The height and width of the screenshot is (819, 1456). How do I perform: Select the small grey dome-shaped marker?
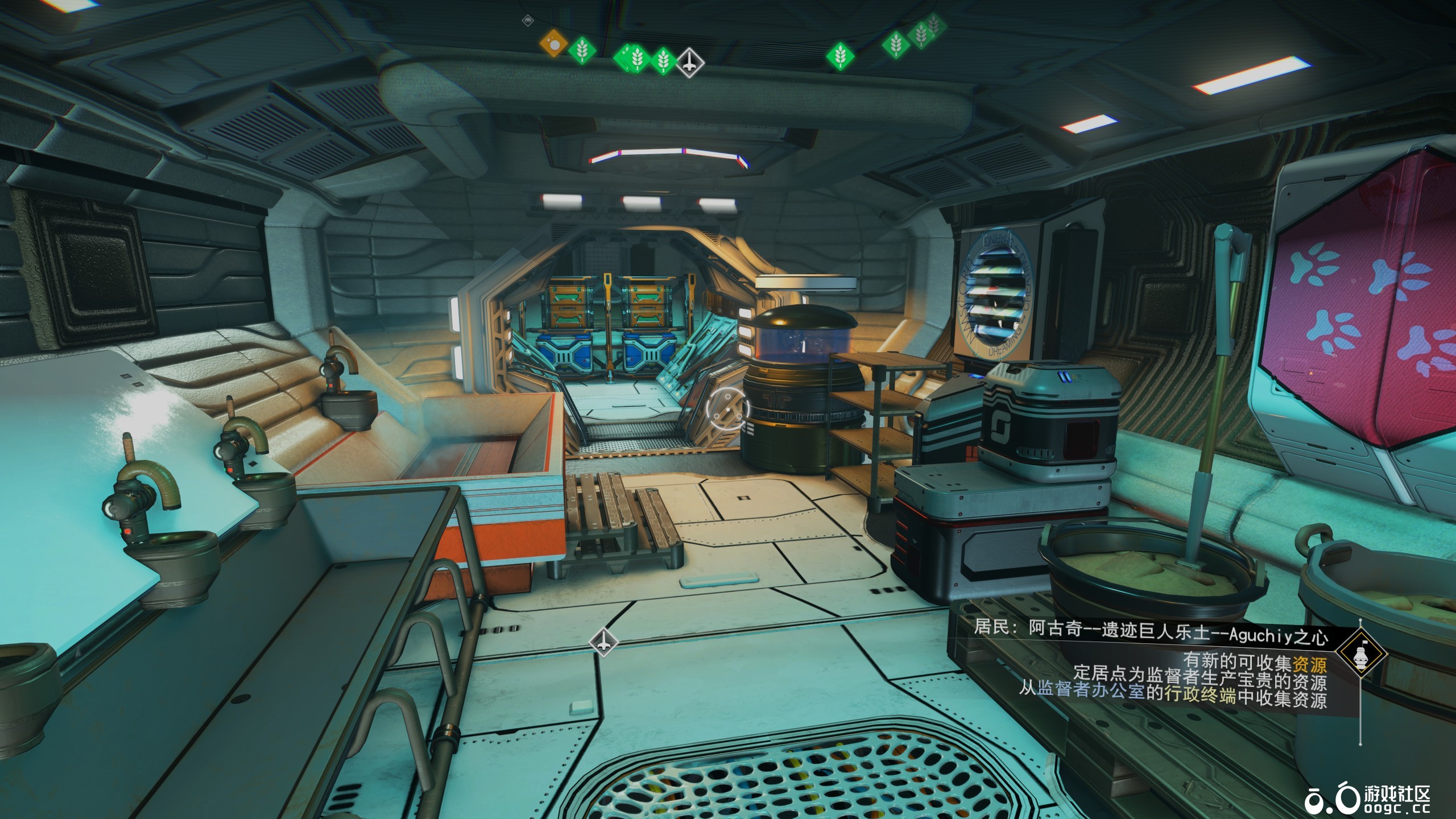coord(528,21)
